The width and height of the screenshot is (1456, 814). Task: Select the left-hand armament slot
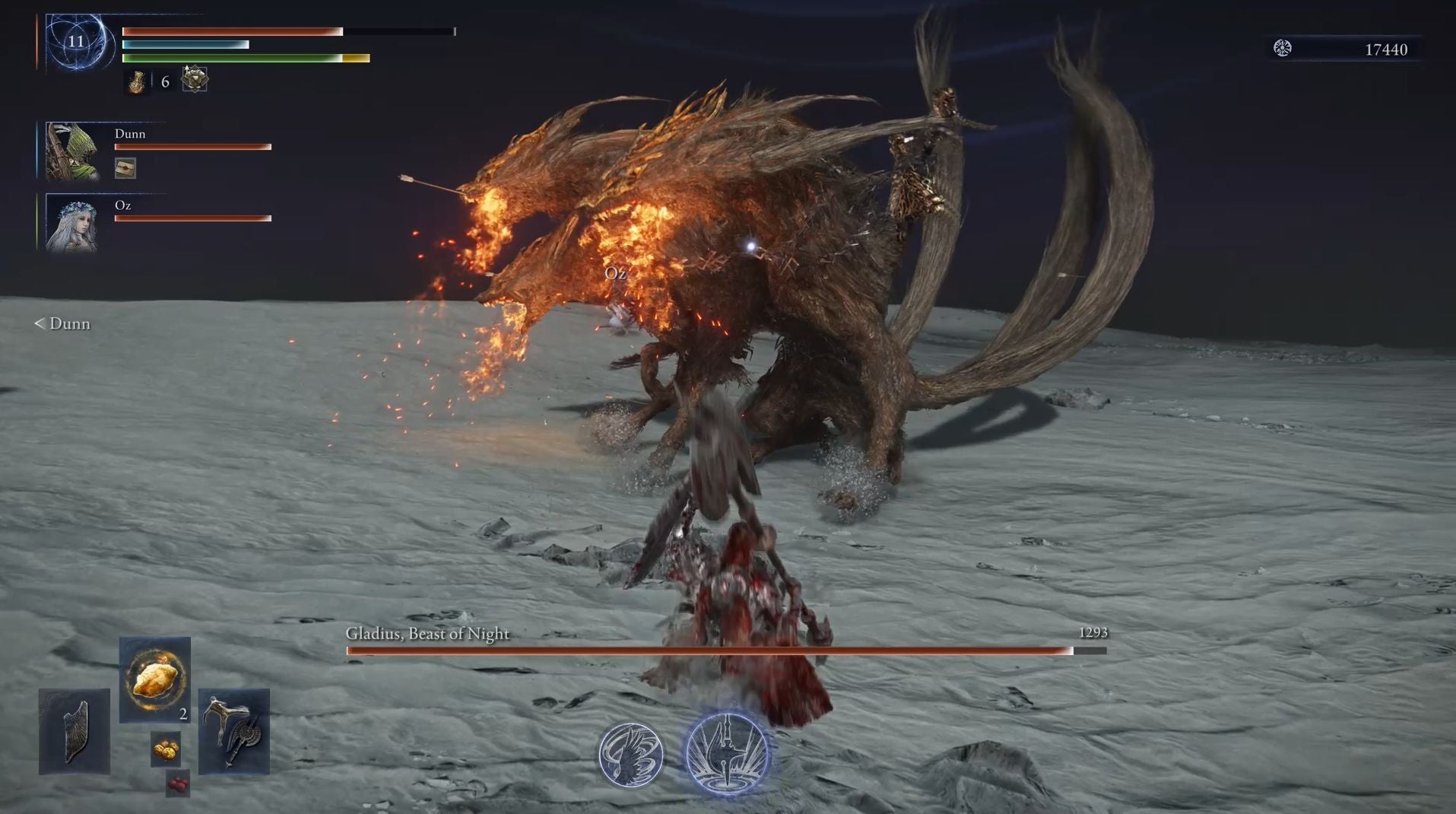75,731
